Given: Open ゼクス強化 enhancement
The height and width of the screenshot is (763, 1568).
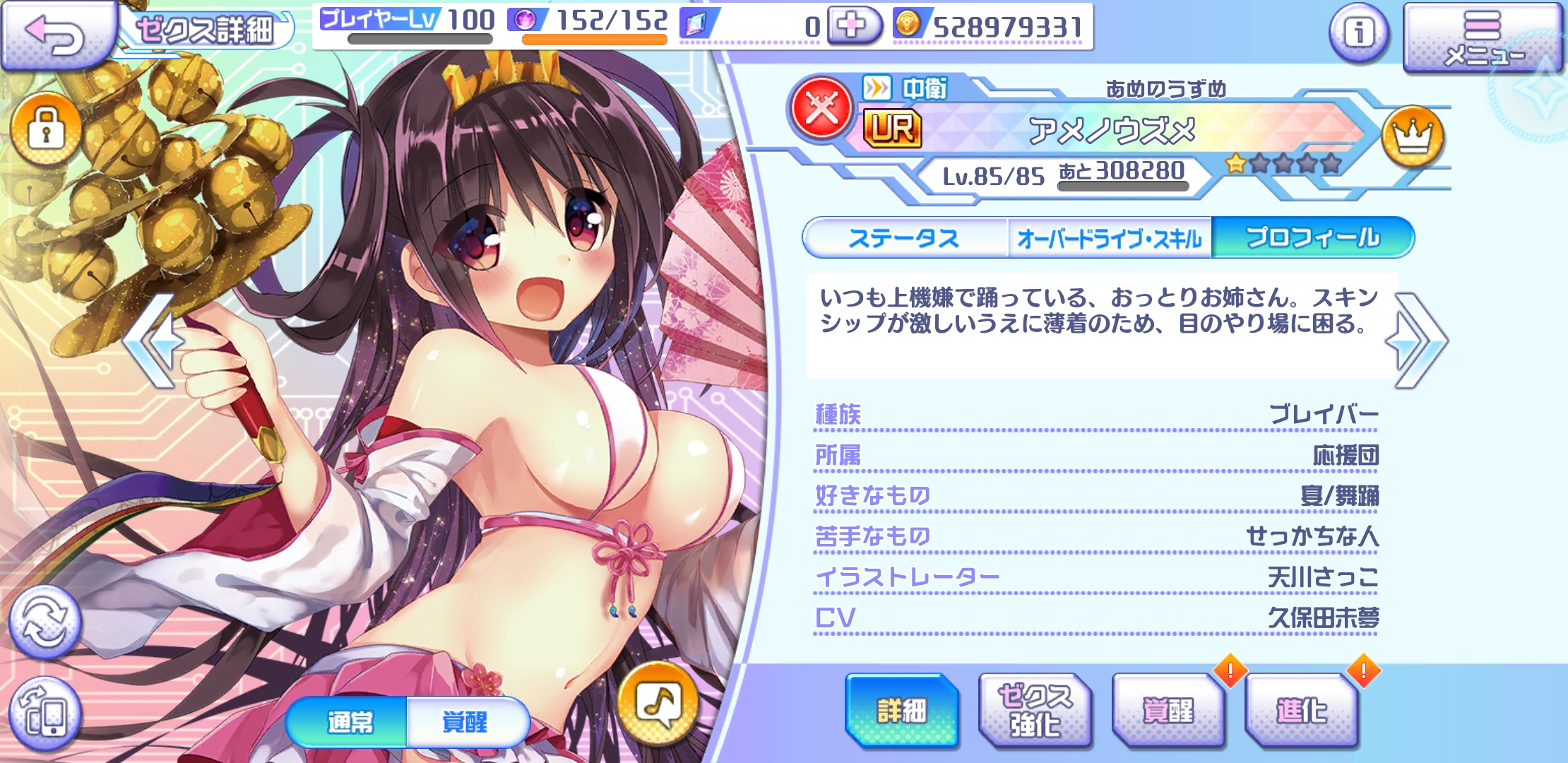Looking at the screenshot, I should (x=1034, y=711).
